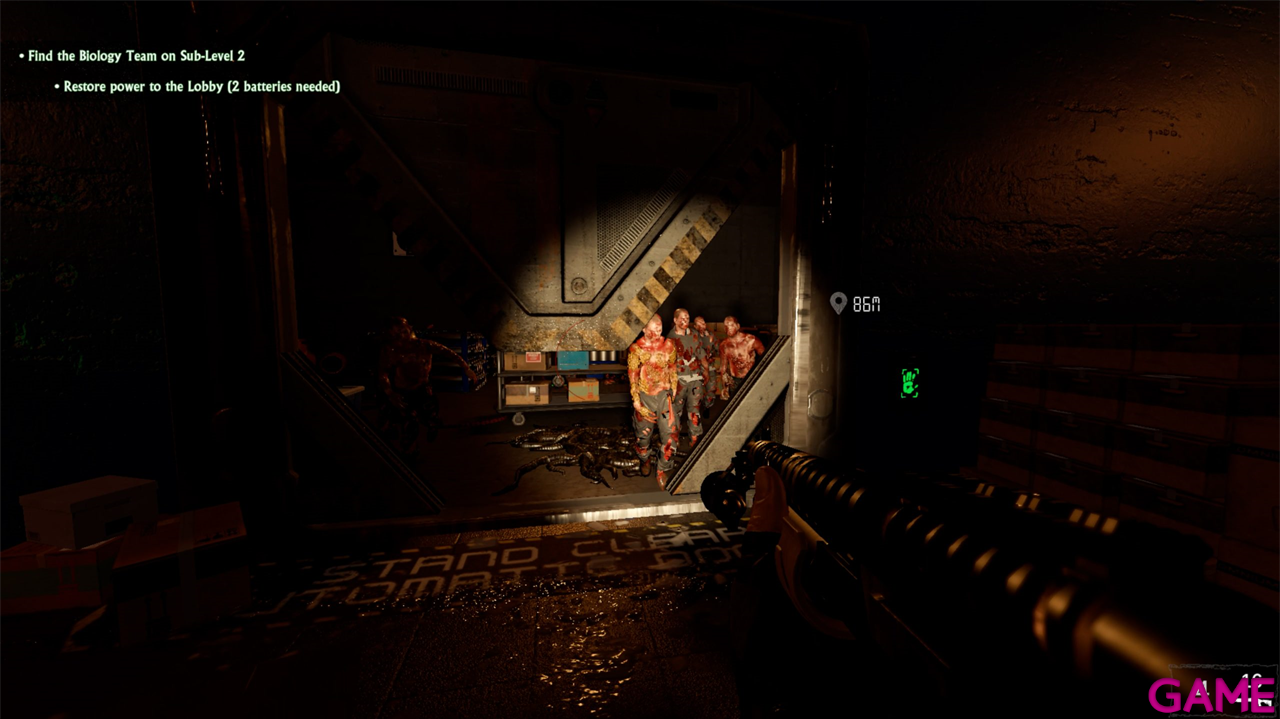This screenshot has width=1280, height=719.
Task: Select the Find the Biology Team objective
Action: pos(137,56)
